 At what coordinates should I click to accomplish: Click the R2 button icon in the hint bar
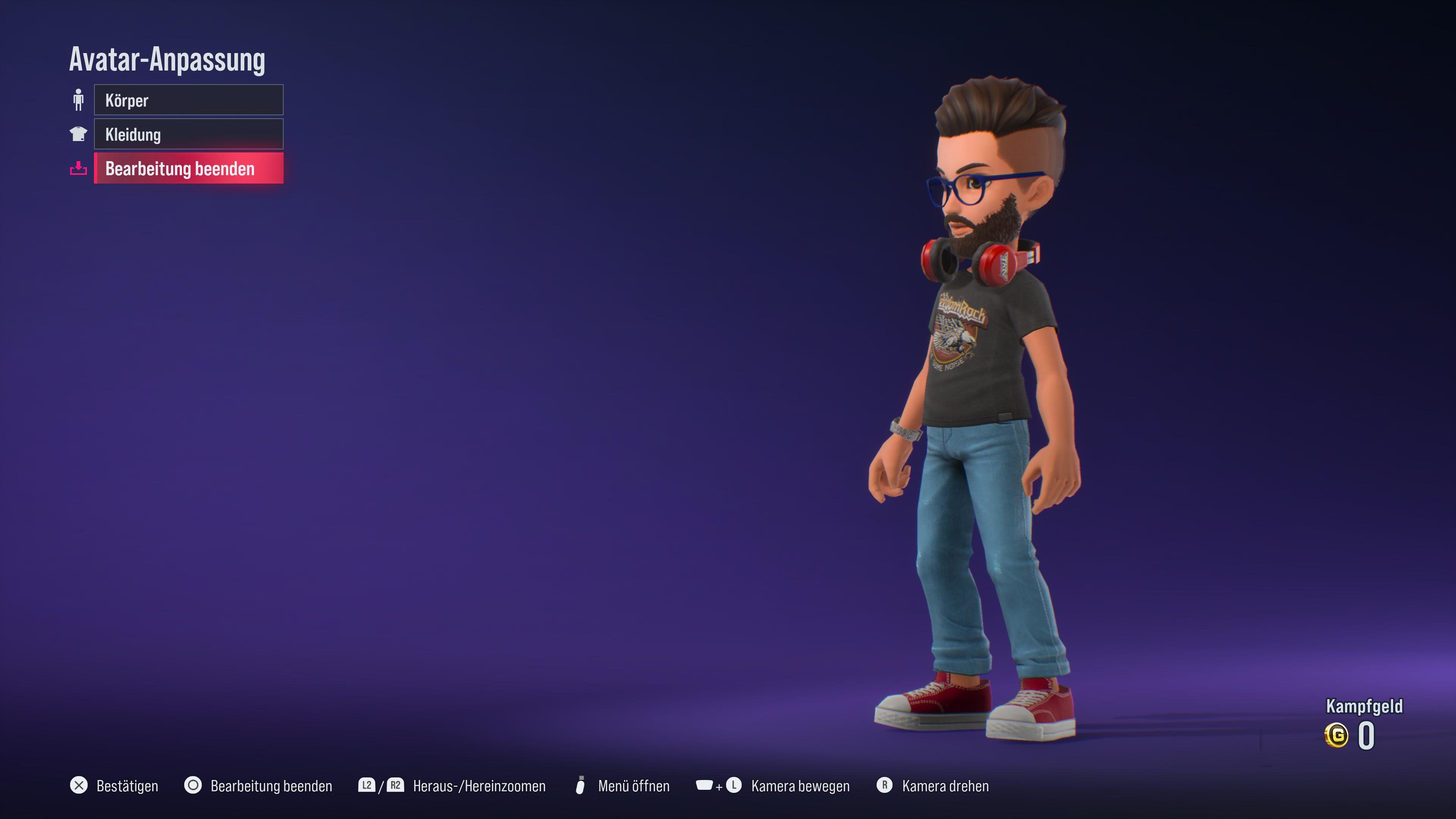[395, 786]
